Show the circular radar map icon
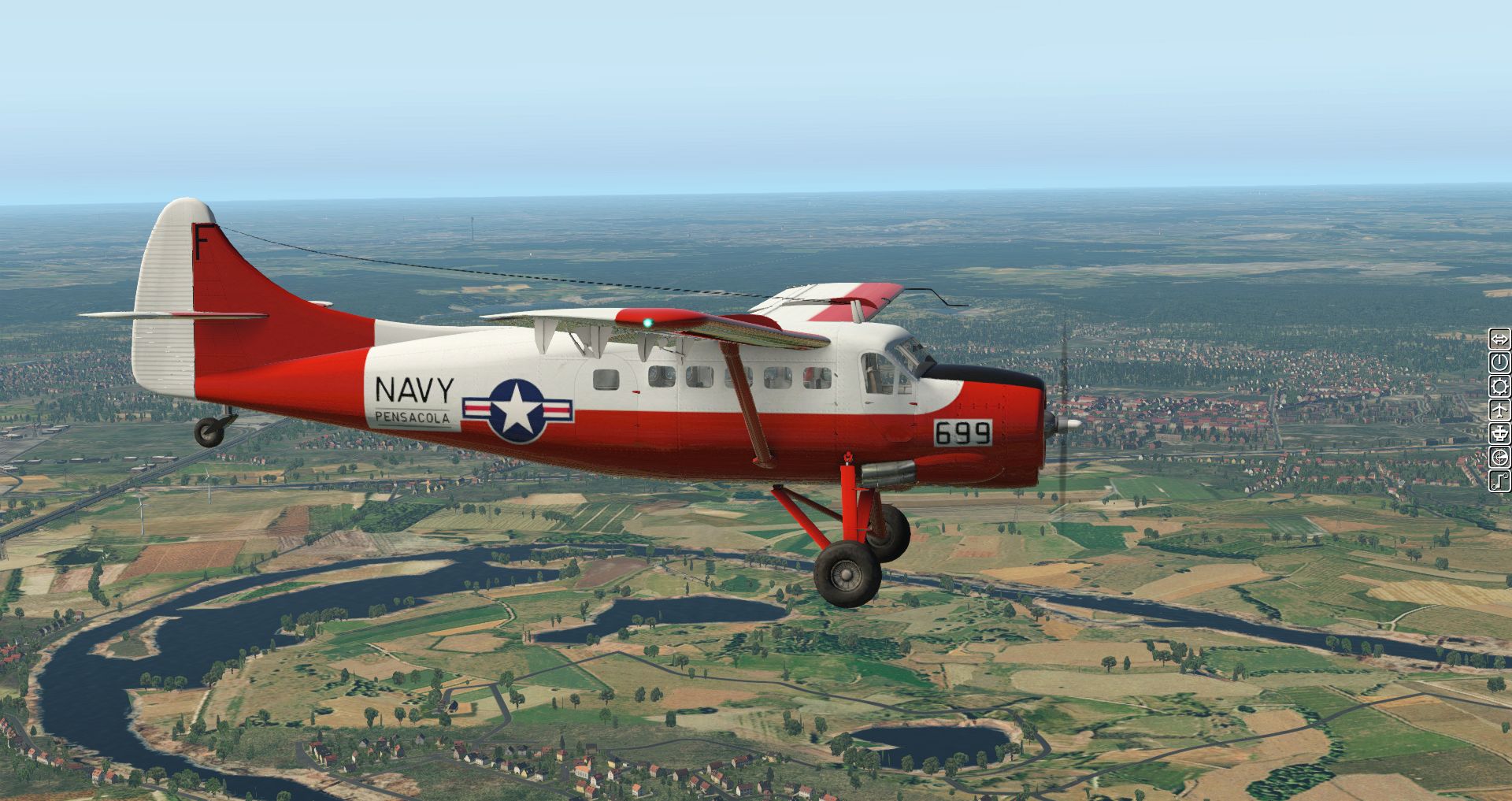1512x801 pixels. click(1499, 457)
